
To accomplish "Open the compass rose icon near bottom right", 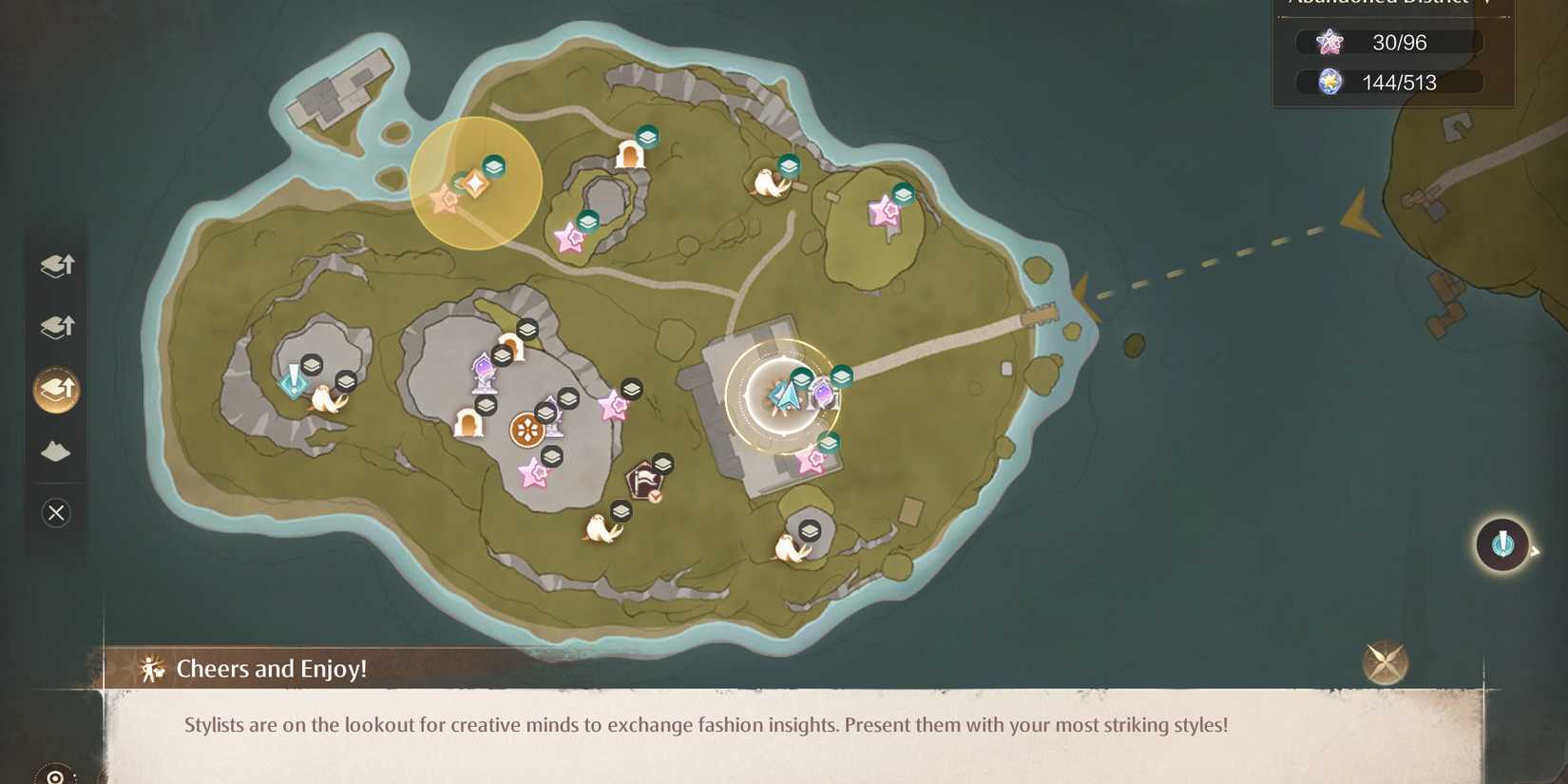I will click(x=1385, y=662).
